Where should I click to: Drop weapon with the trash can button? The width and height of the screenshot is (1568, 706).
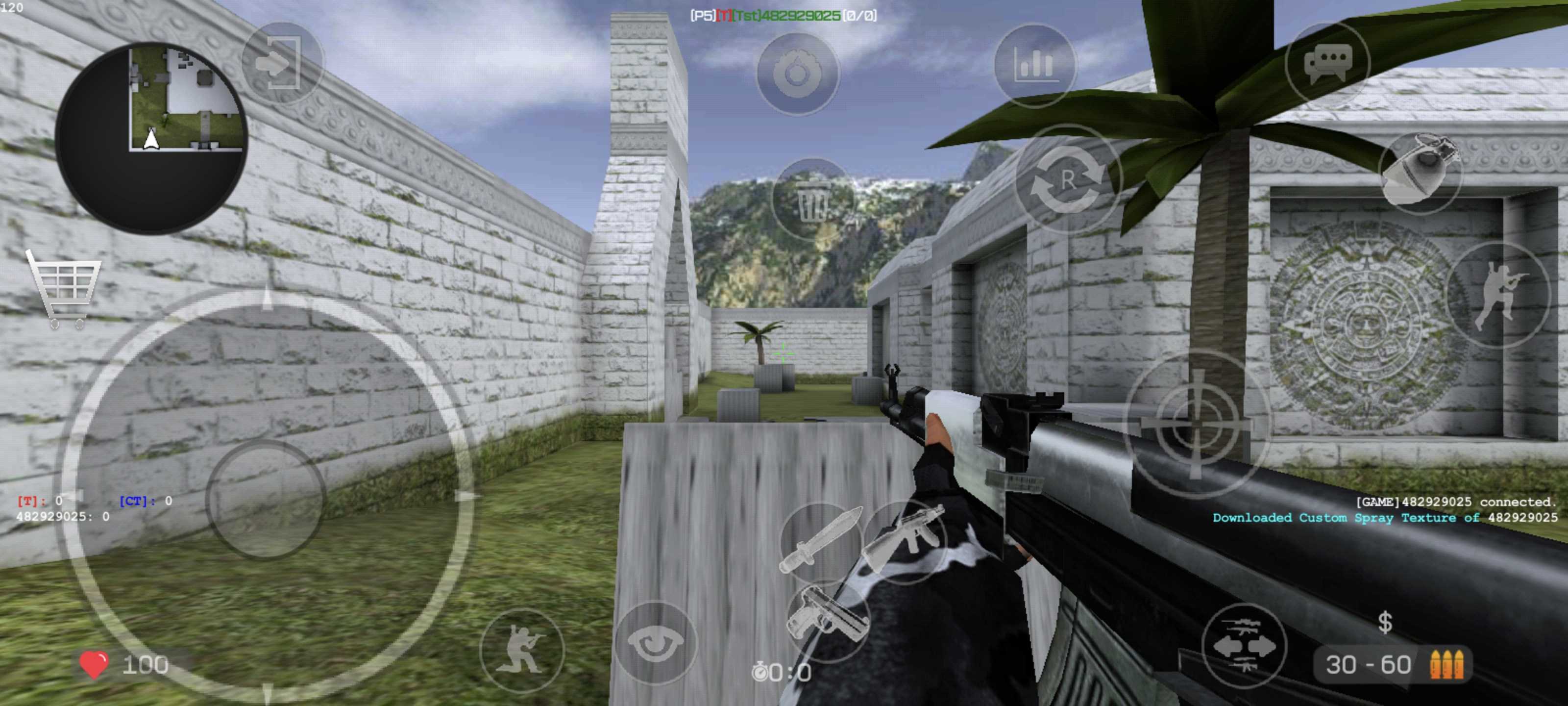pos(812,201)
